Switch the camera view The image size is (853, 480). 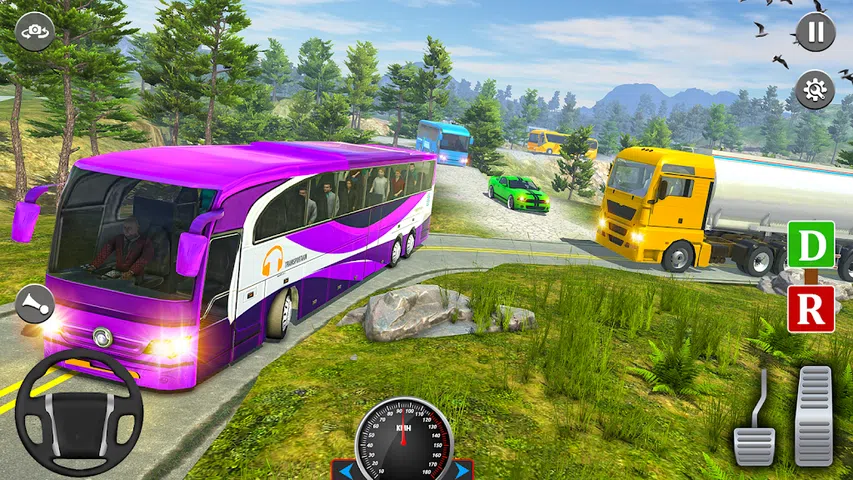(35, 30)
